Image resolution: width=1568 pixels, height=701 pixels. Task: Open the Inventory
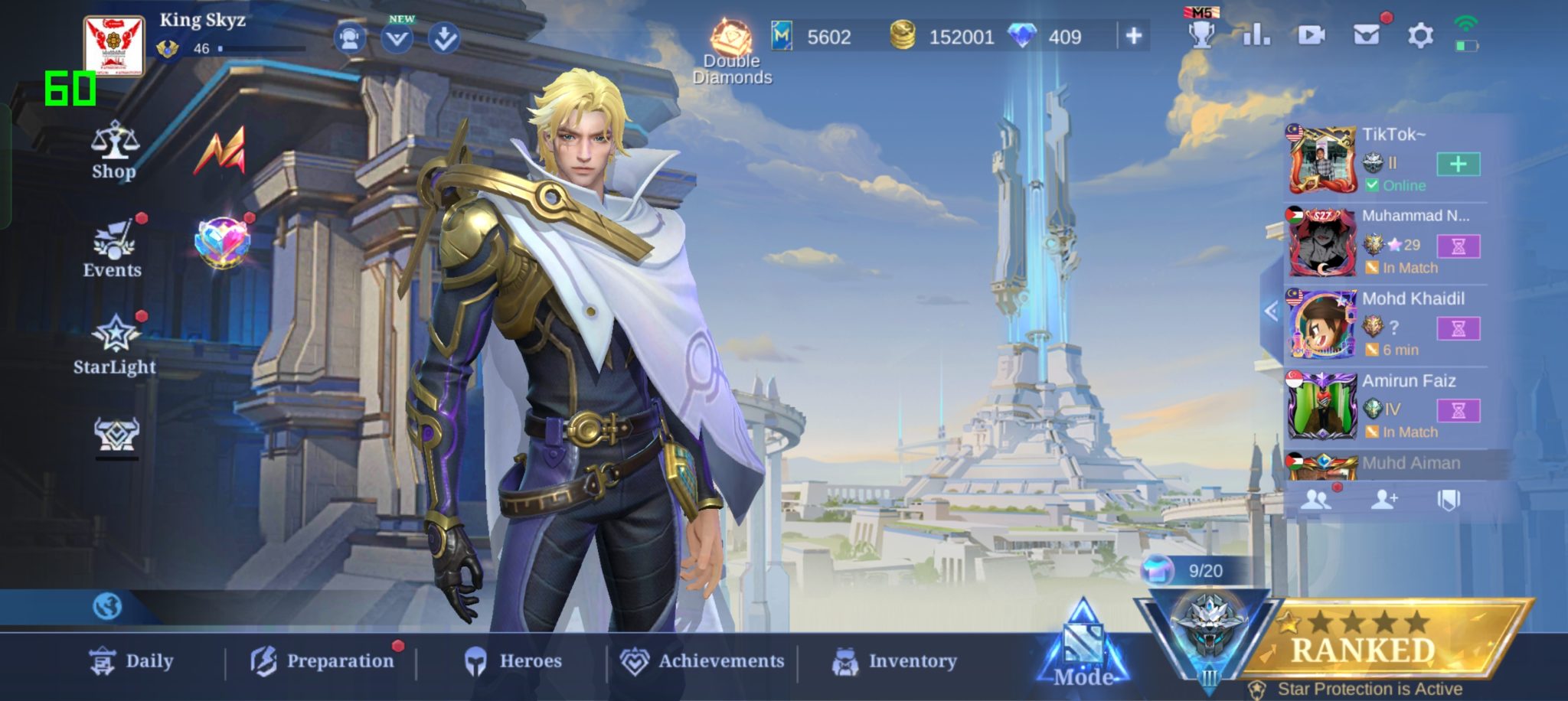click(x=894, y=661)
